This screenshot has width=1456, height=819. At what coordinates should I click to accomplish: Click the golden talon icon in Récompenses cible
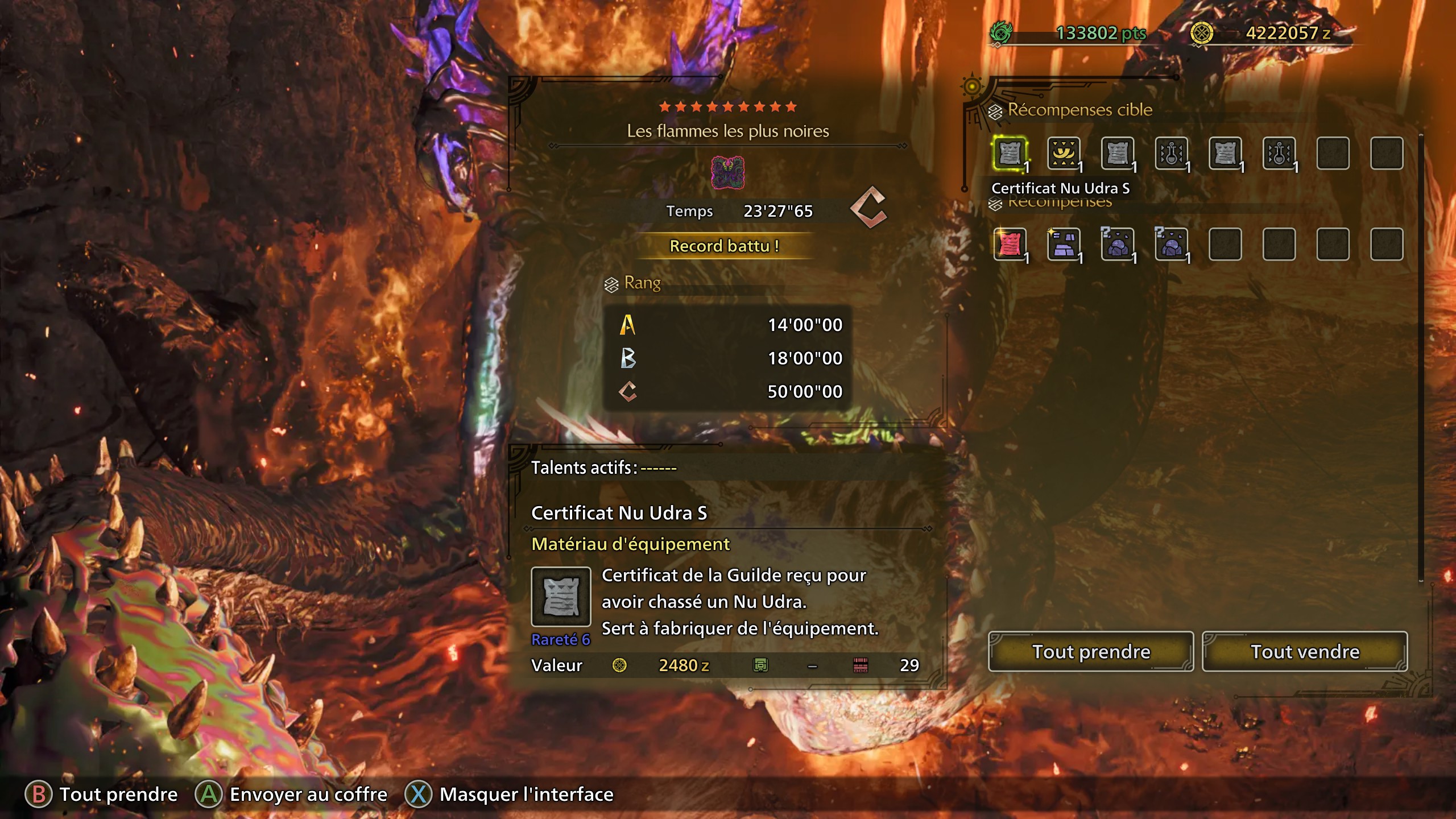coord(1065,154)
